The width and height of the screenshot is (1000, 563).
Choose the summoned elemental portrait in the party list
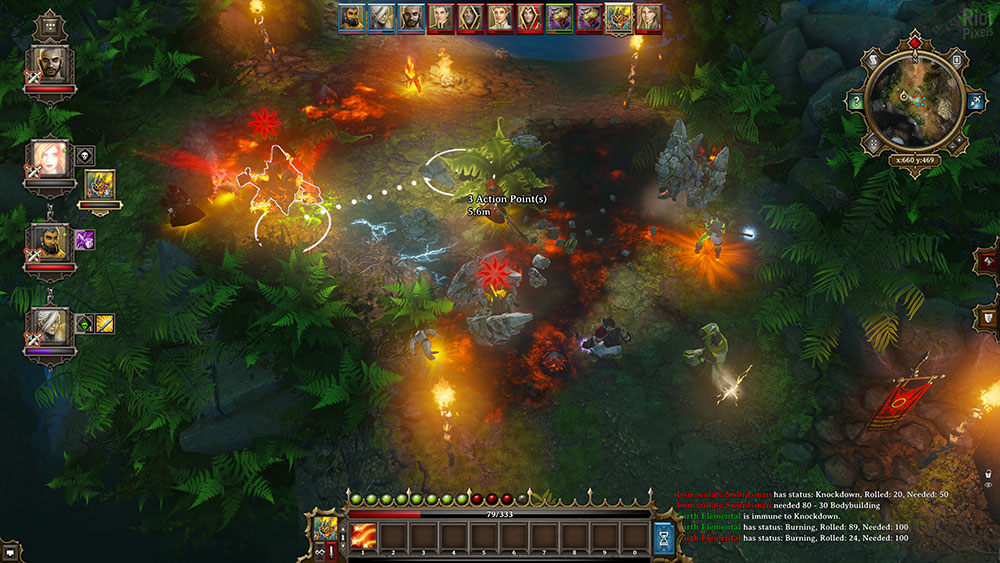99,185
